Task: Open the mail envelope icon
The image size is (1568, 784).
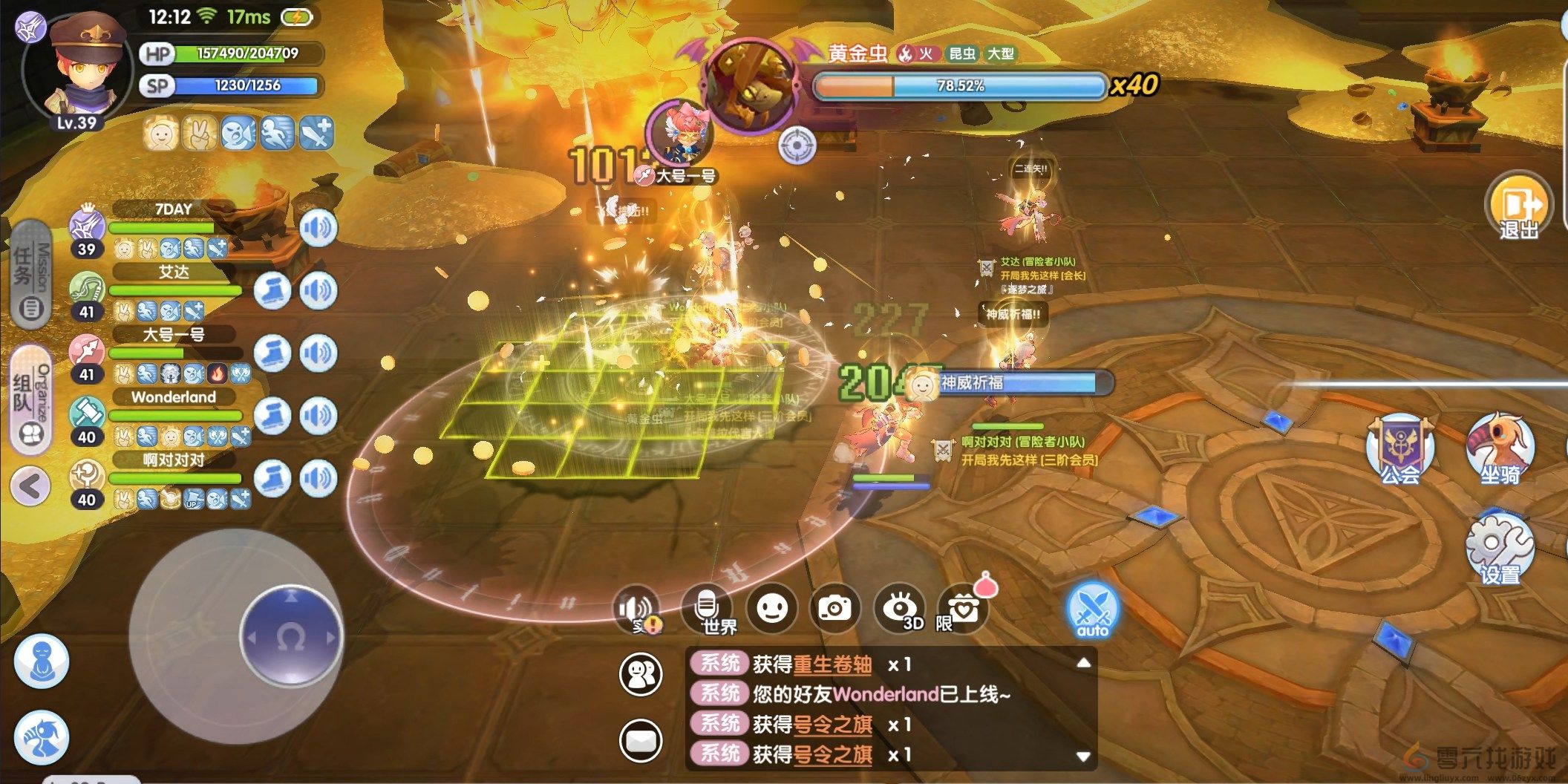Action: tap(641, 740)
